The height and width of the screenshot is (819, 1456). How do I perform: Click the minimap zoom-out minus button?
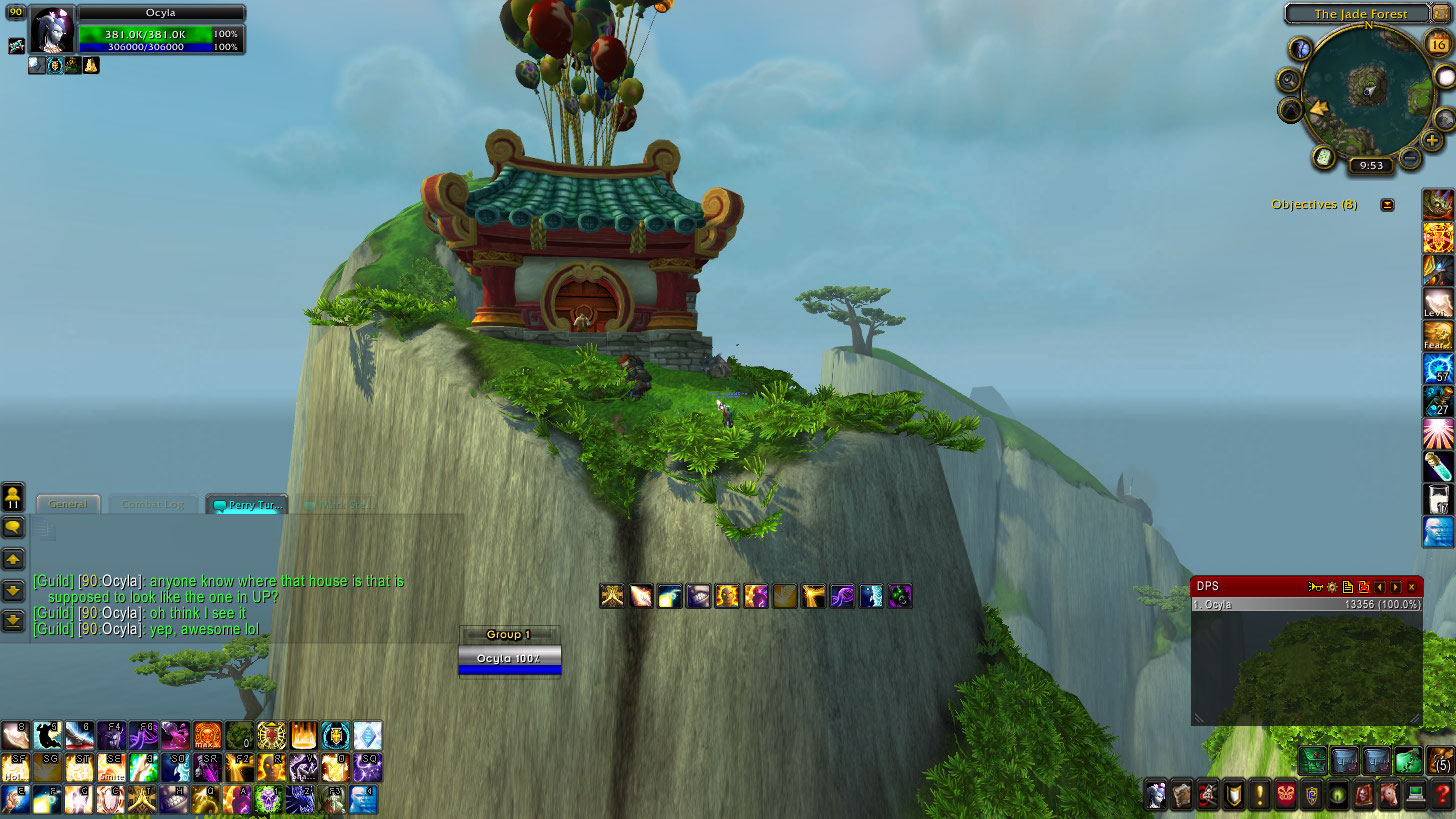tap(1409, 157)
